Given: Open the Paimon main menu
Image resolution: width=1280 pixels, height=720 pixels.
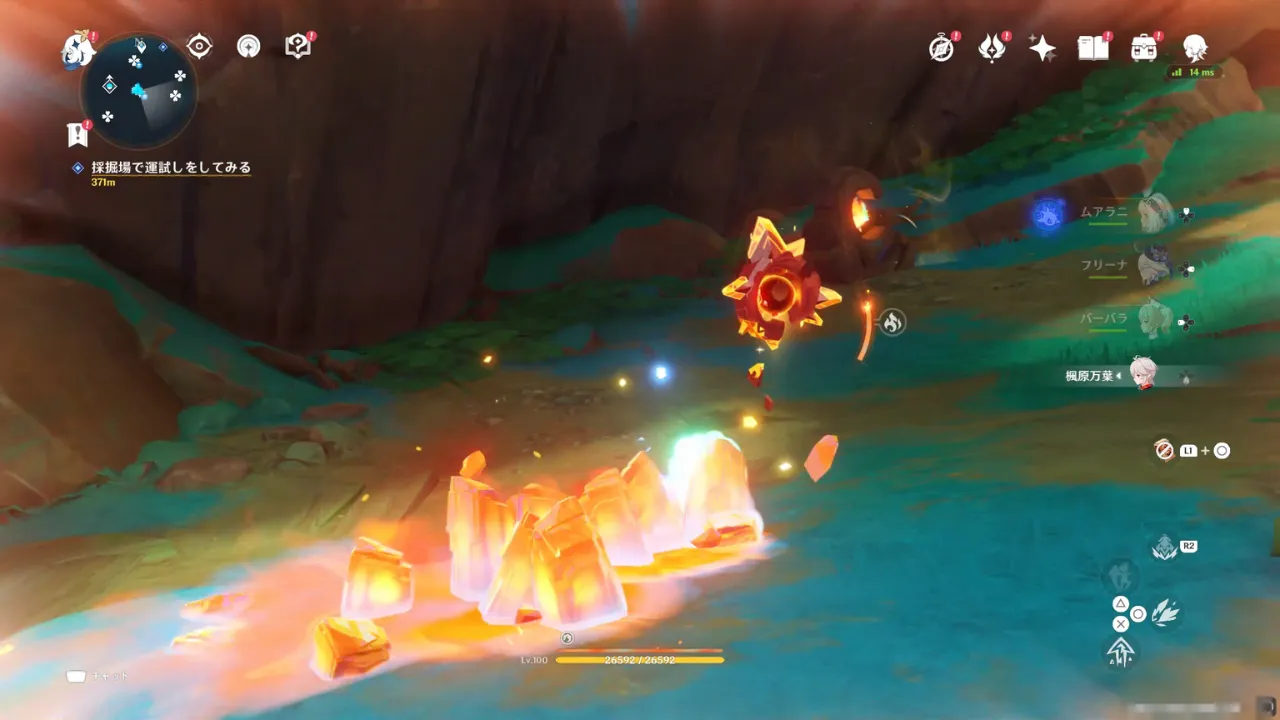Looking at the screenshot, I should 77,48.
